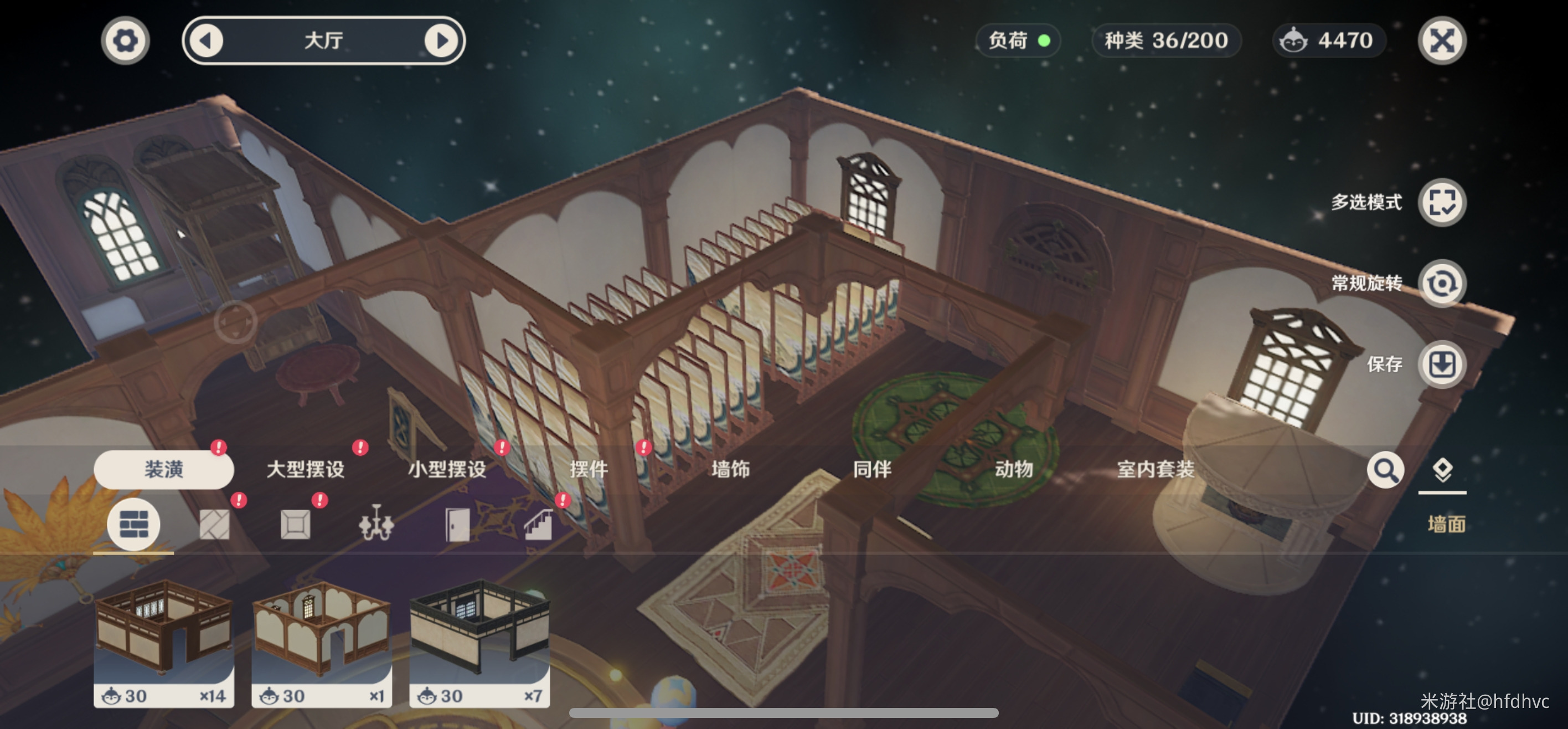1568x729 pixels.
Task: Switch to the 大型摆设 tab
Action: click(306, 469)
